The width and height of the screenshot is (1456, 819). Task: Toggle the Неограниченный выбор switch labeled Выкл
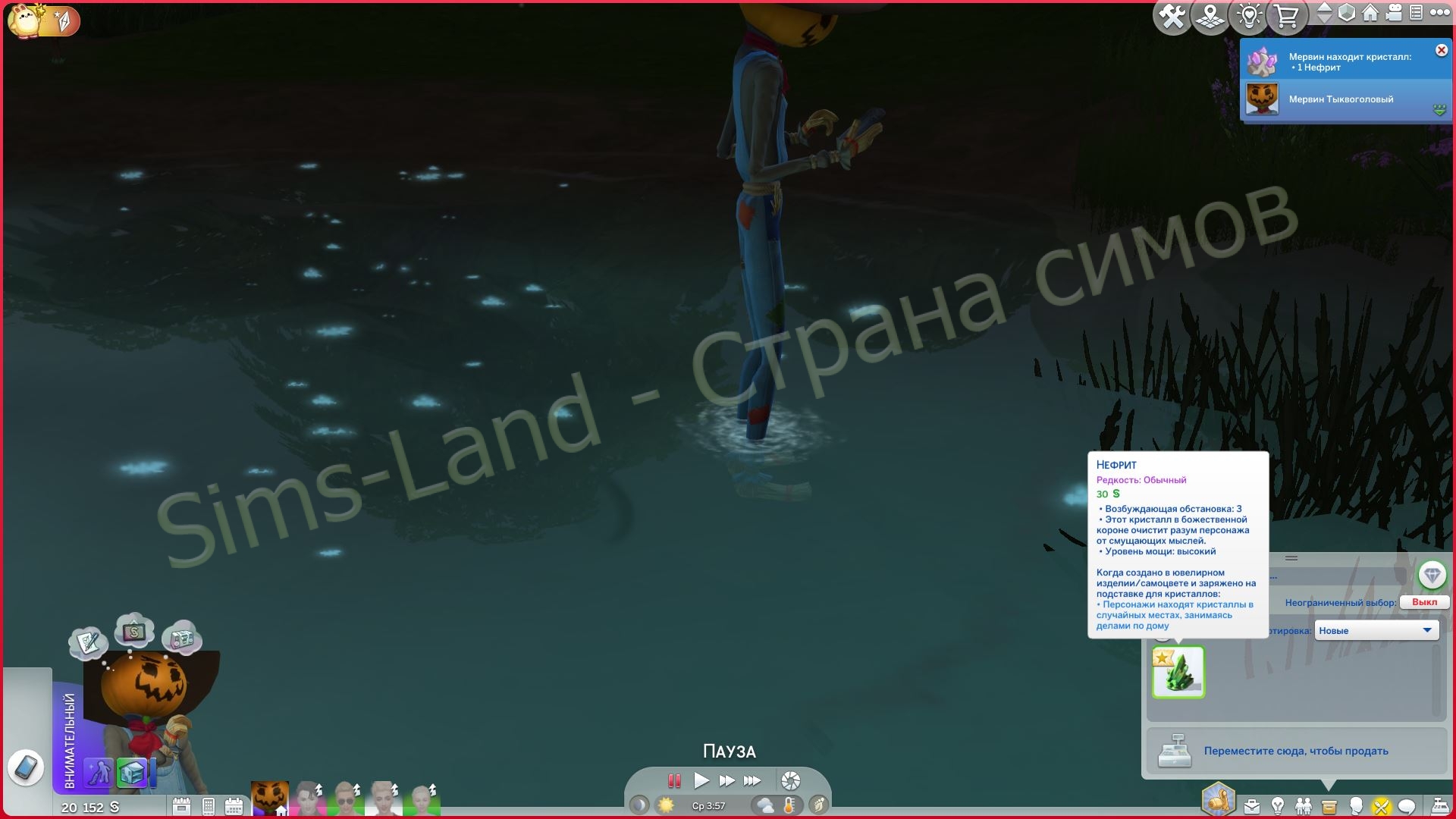[x=1424, y=602]
